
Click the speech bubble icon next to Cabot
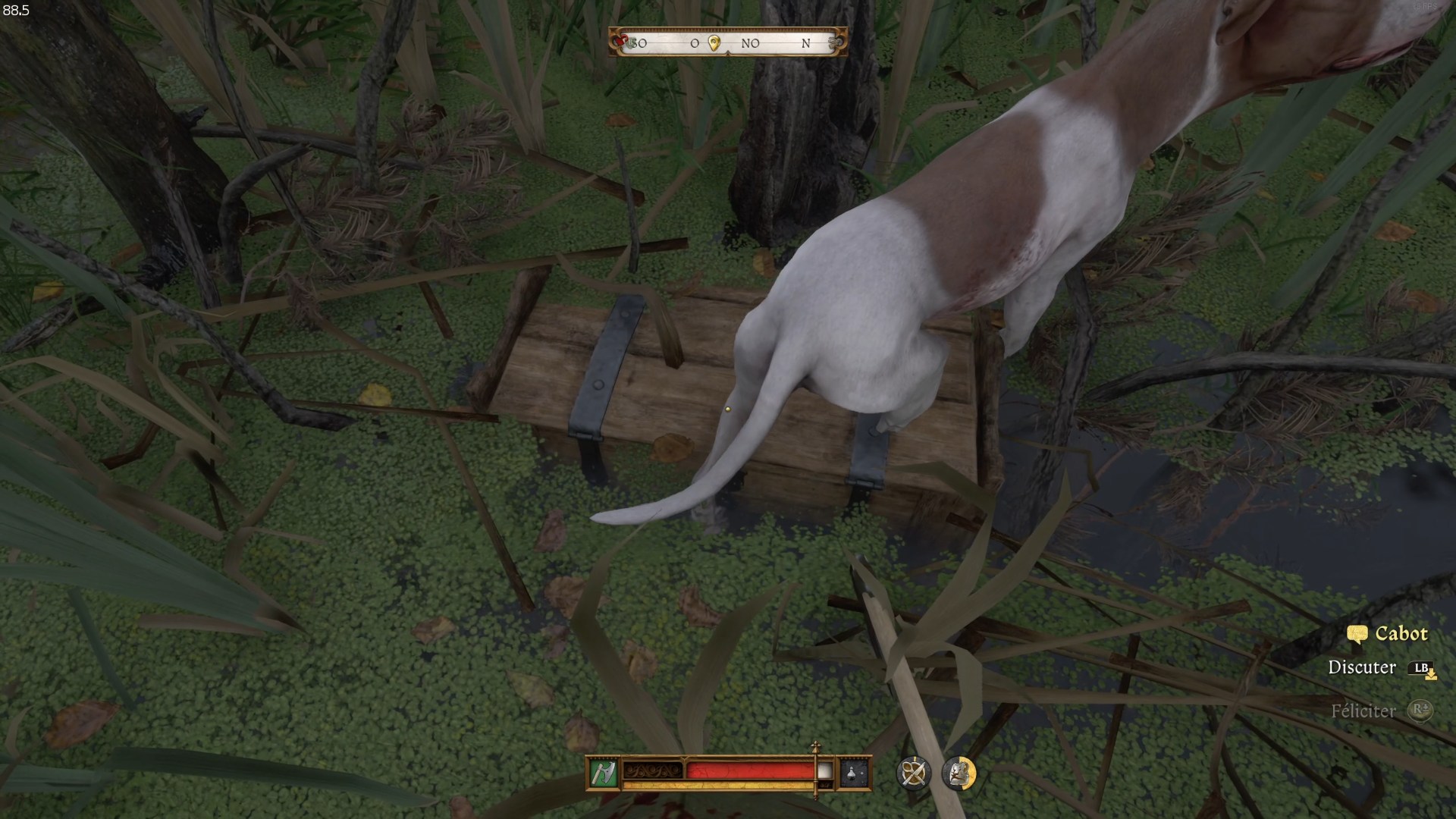pyautogui.click(x=1357, y=633)
